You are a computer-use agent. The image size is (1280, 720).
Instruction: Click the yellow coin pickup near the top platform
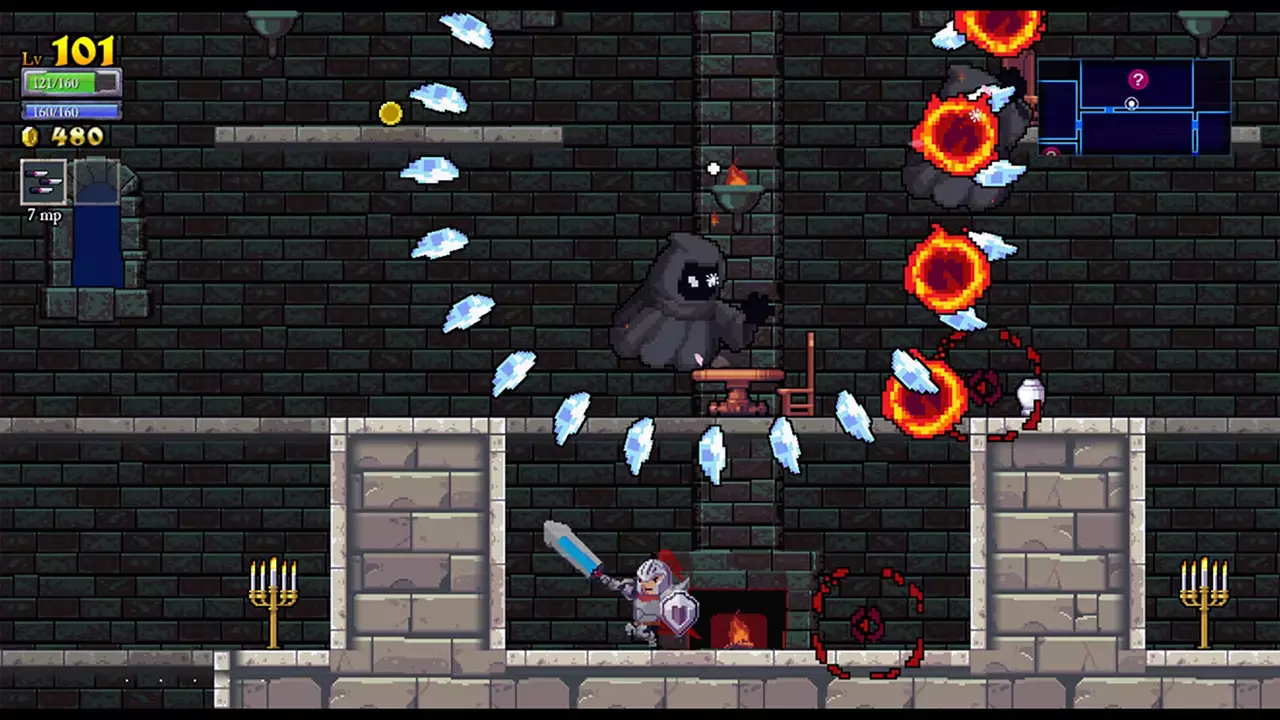390,113
